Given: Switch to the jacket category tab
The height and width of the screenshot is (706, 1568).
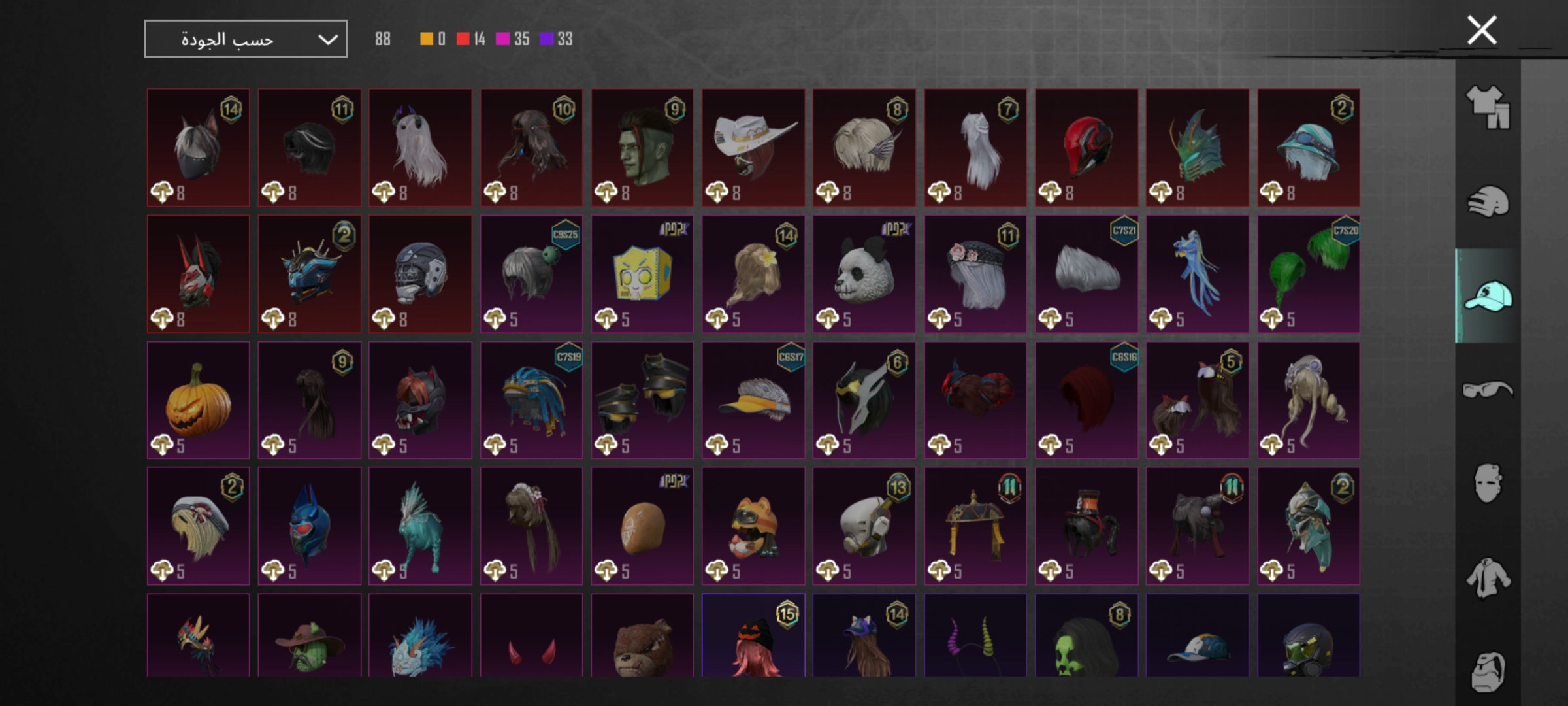Looking at the screenshot, I should click(x=1488, y=578).
